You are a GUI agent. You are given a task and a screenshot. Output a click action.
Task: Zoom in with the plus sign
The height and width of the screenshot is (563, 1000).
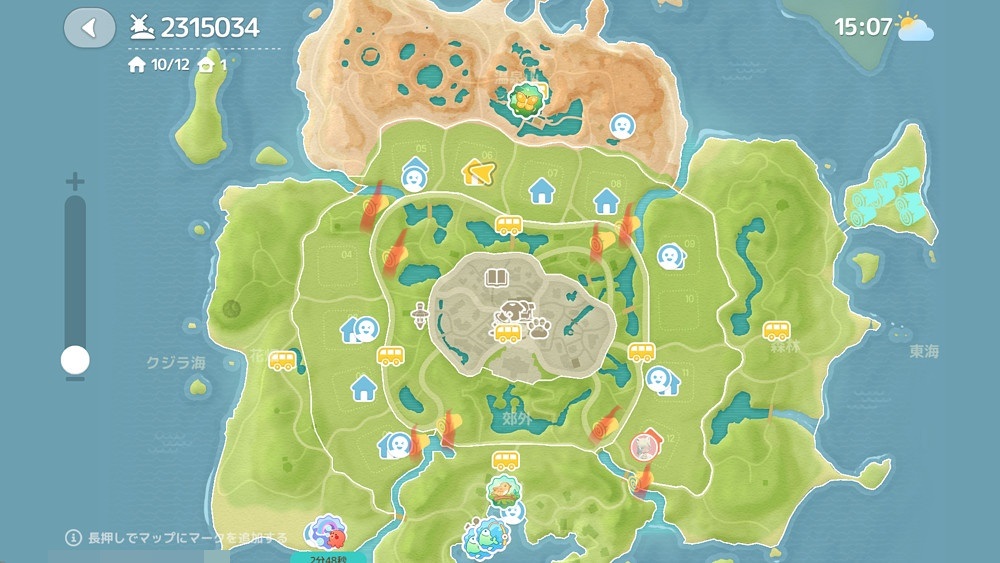[x=75, y=182]
